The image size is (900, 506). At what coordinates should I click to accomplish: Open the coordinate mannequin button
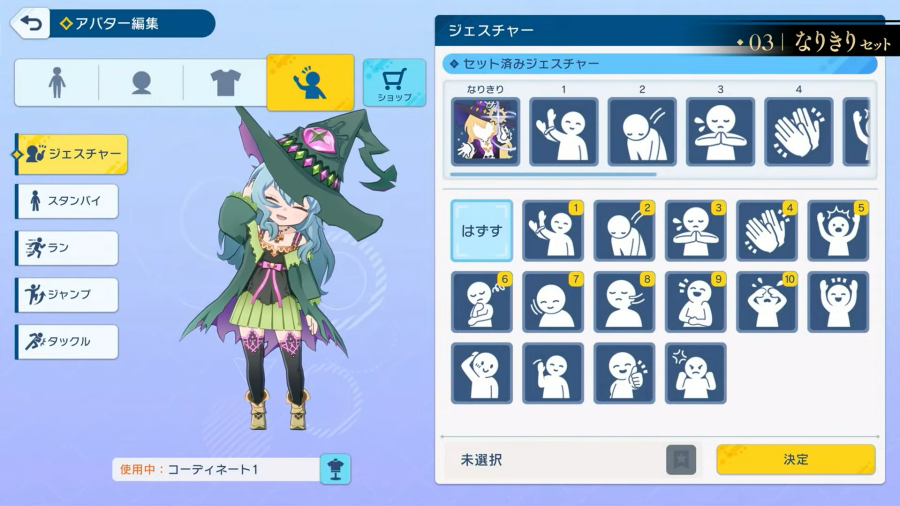click(x=335, y=469)
